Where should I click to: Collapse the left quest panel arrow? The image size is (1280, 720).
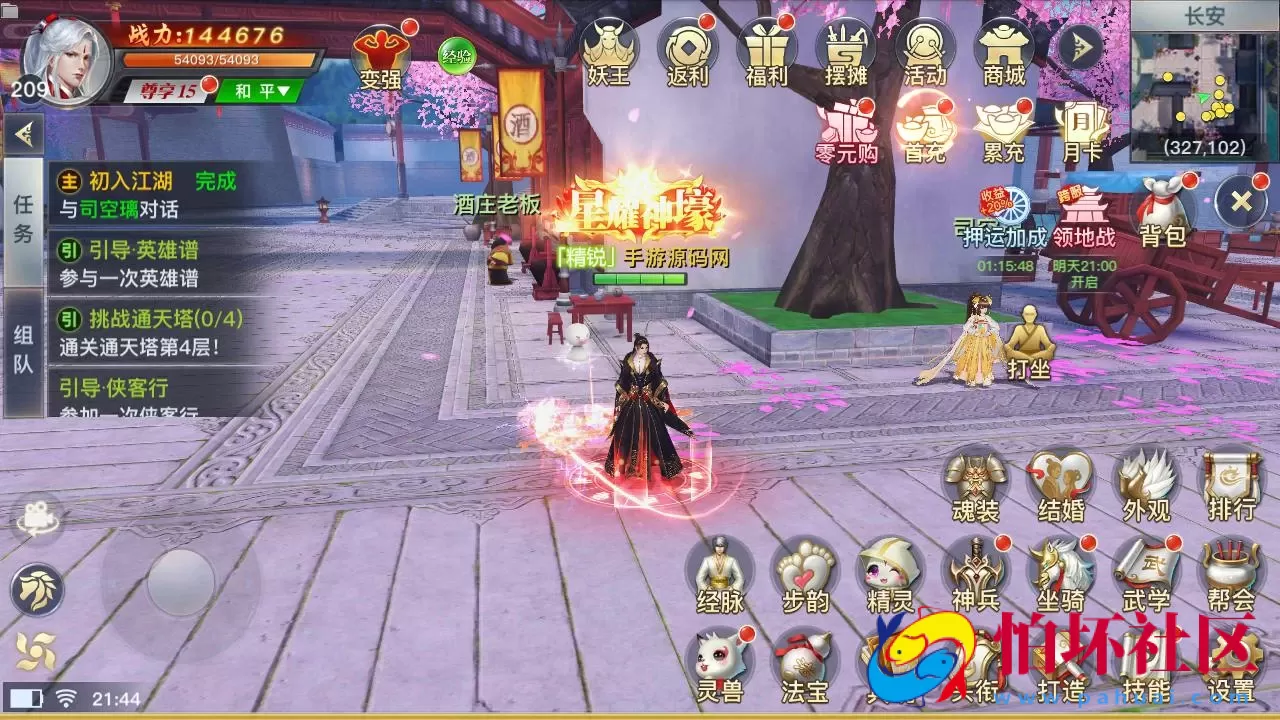[22, 133]
